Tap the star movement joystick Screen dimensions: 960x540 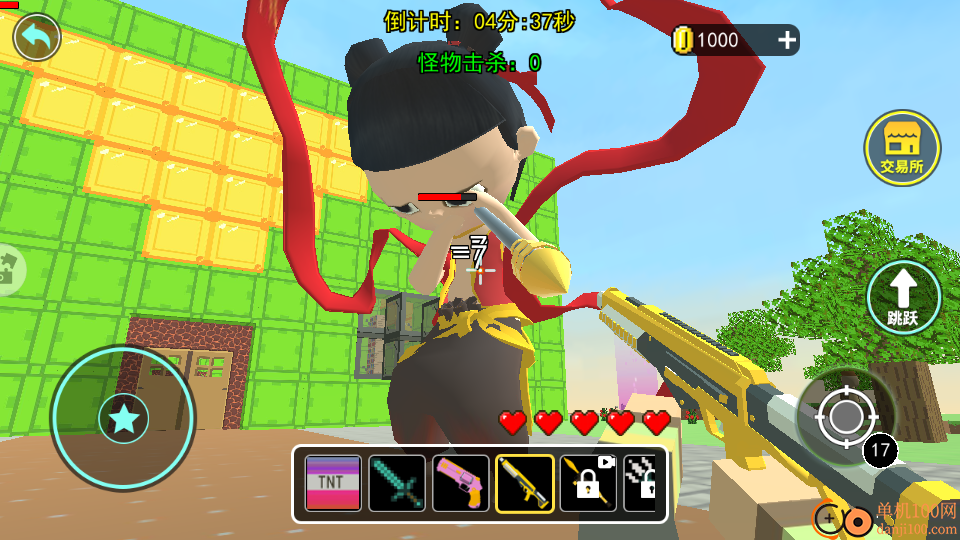(x=123, y=419)
